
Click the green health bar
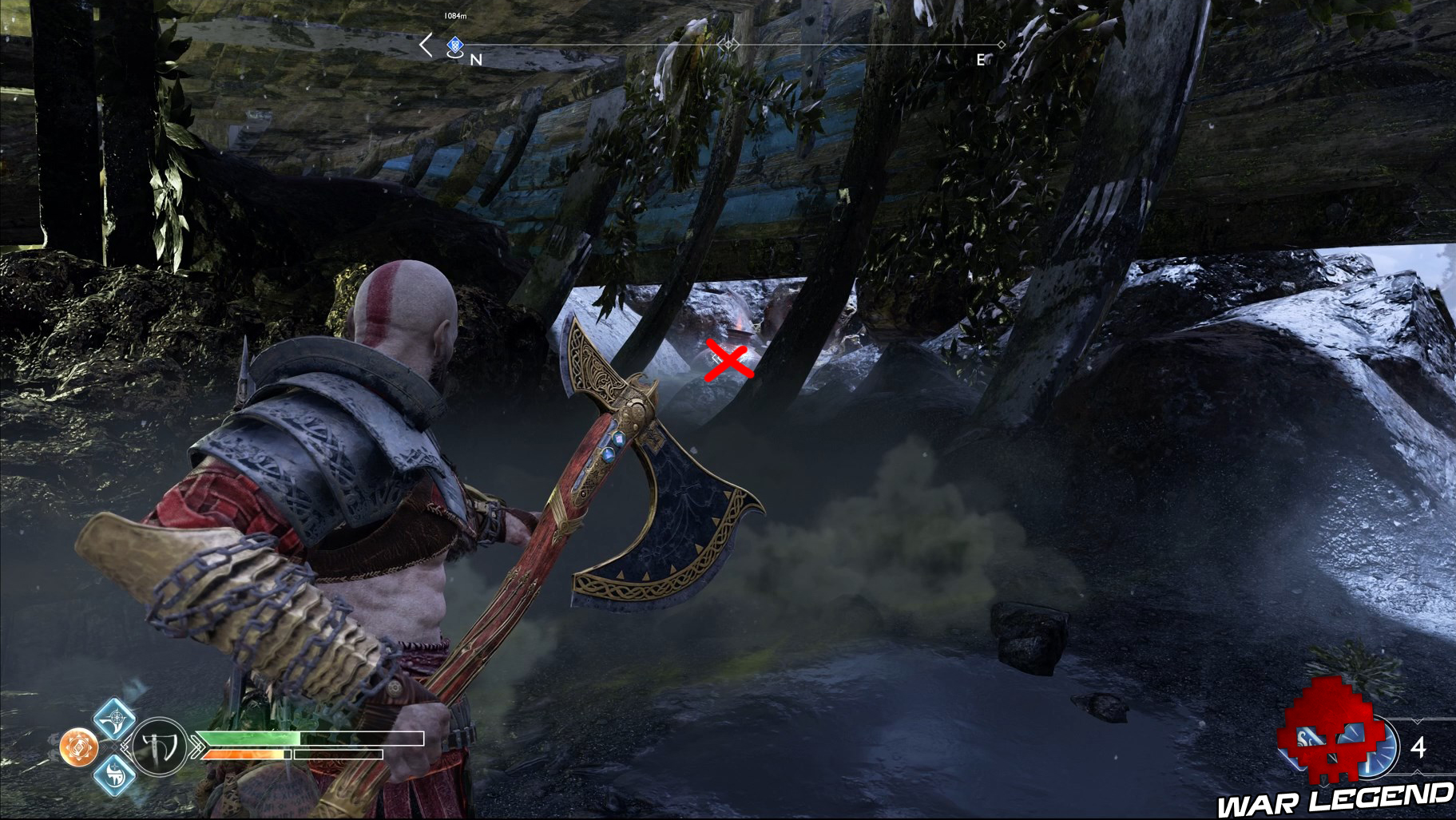coord(248,737)
